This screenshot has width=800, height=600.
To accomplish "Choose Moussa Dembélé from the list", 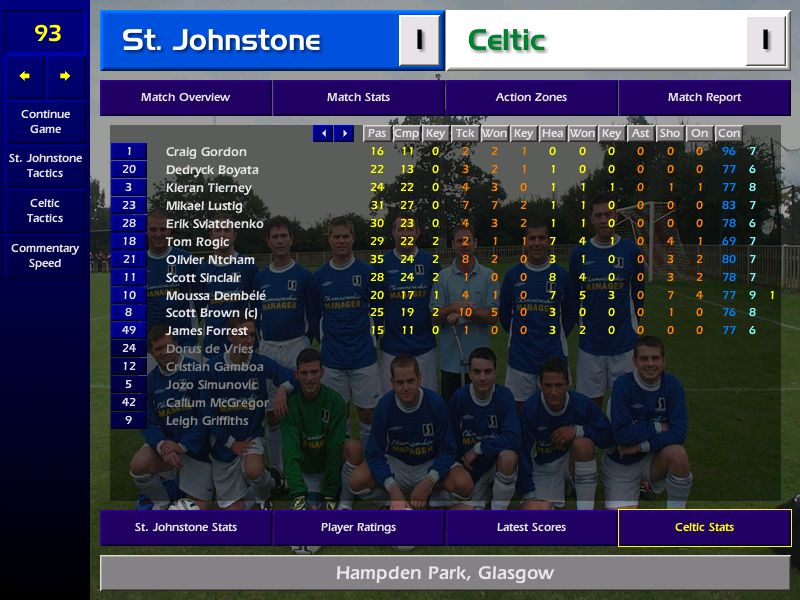I will [215, 296].
